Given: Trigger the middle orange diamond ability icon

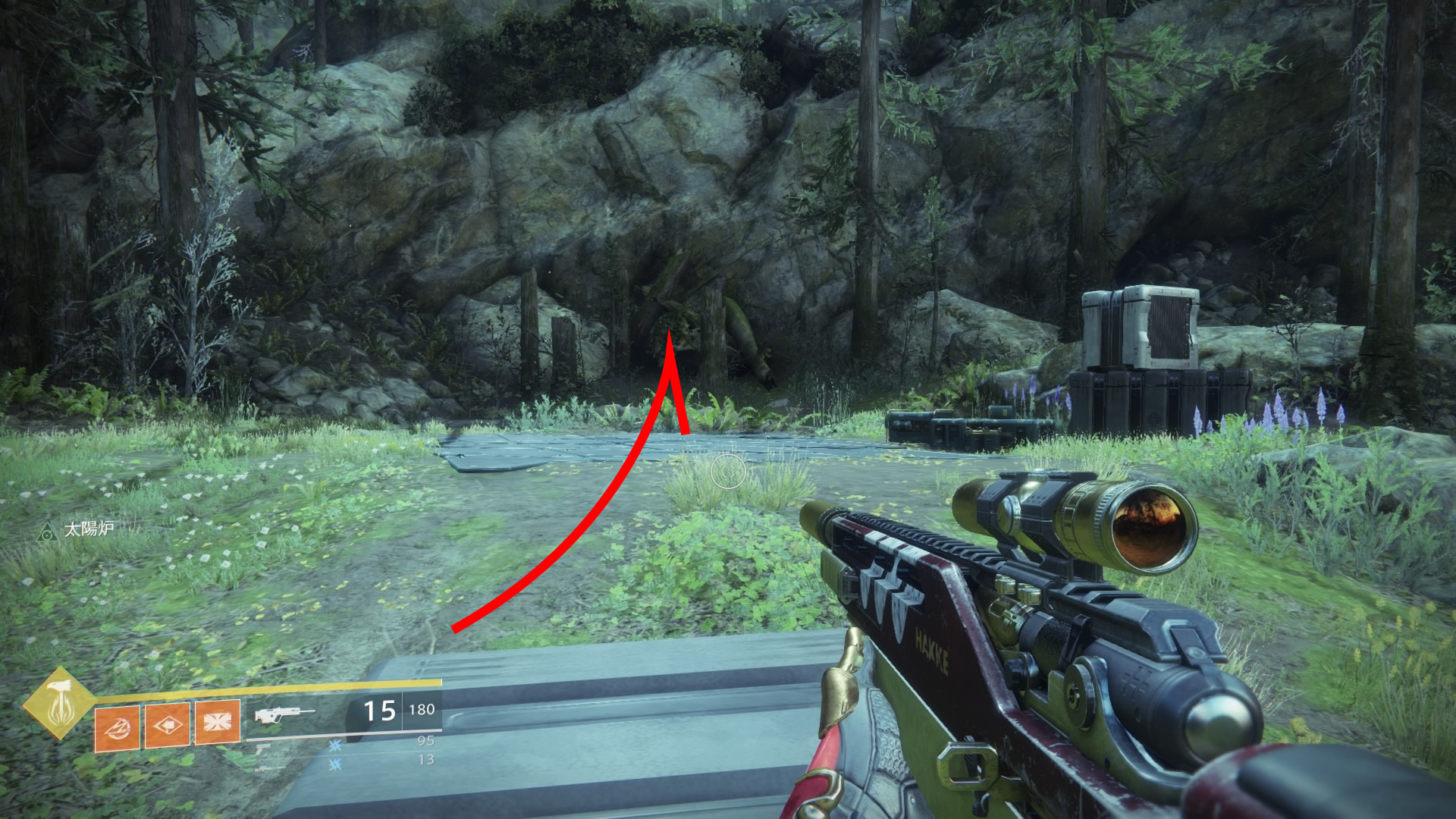Looking at the screenshot, I should point(167,725).
